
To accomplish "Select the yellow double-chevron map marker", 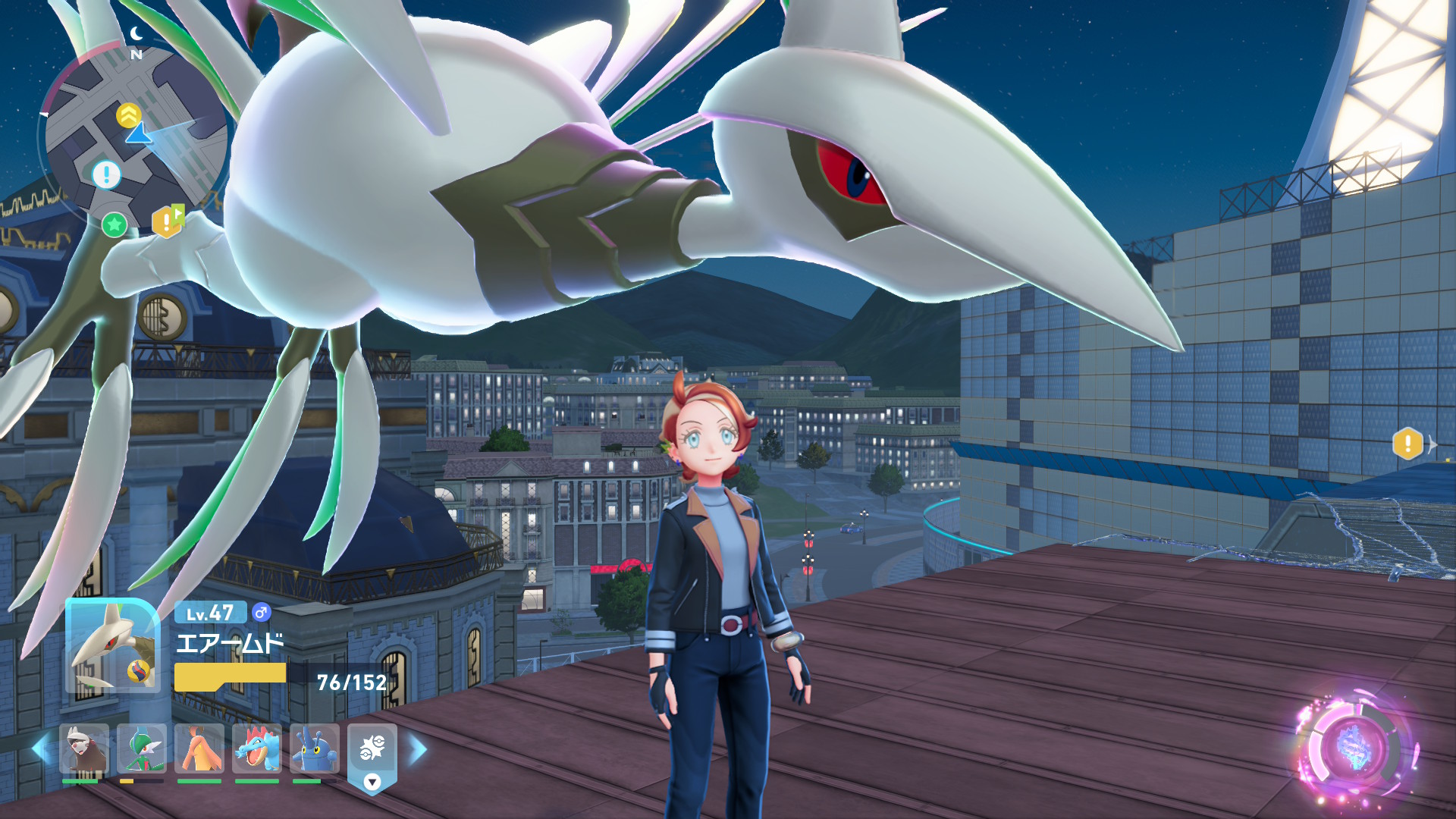I will 128,115.
